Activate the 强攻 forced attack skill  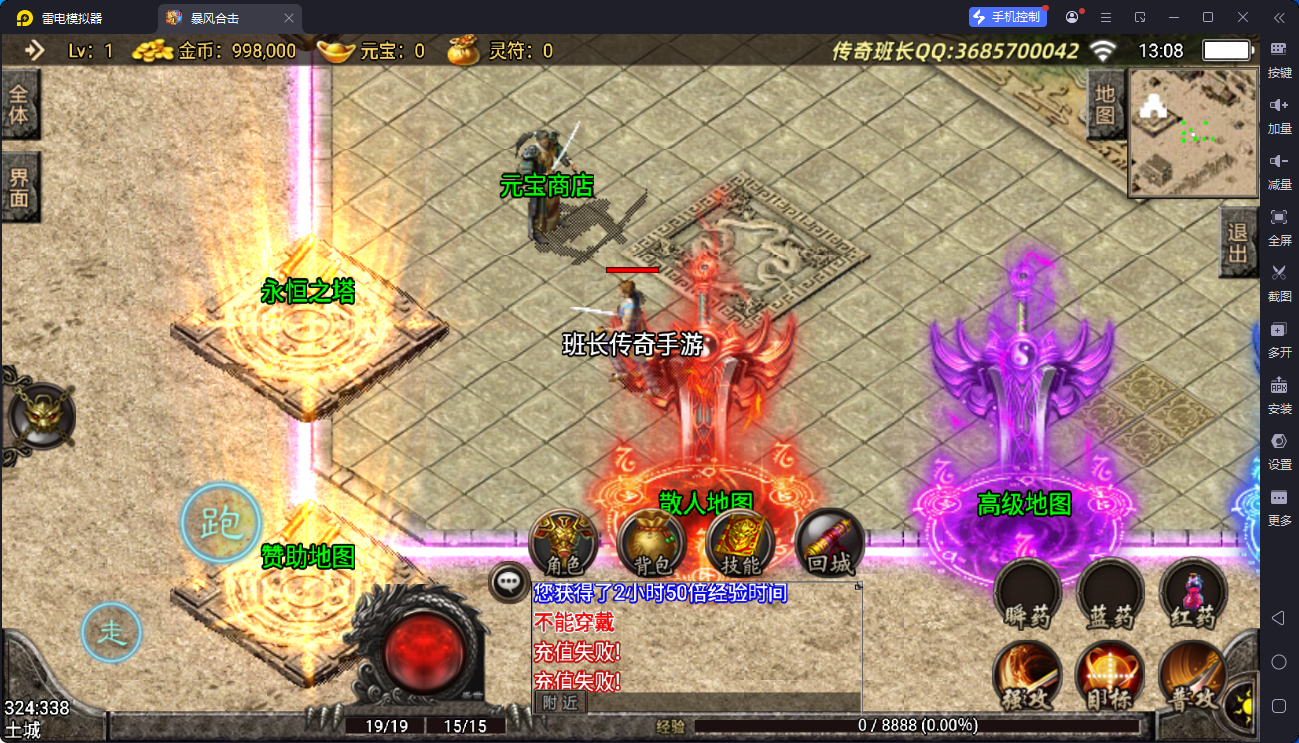coord(1027,675)
